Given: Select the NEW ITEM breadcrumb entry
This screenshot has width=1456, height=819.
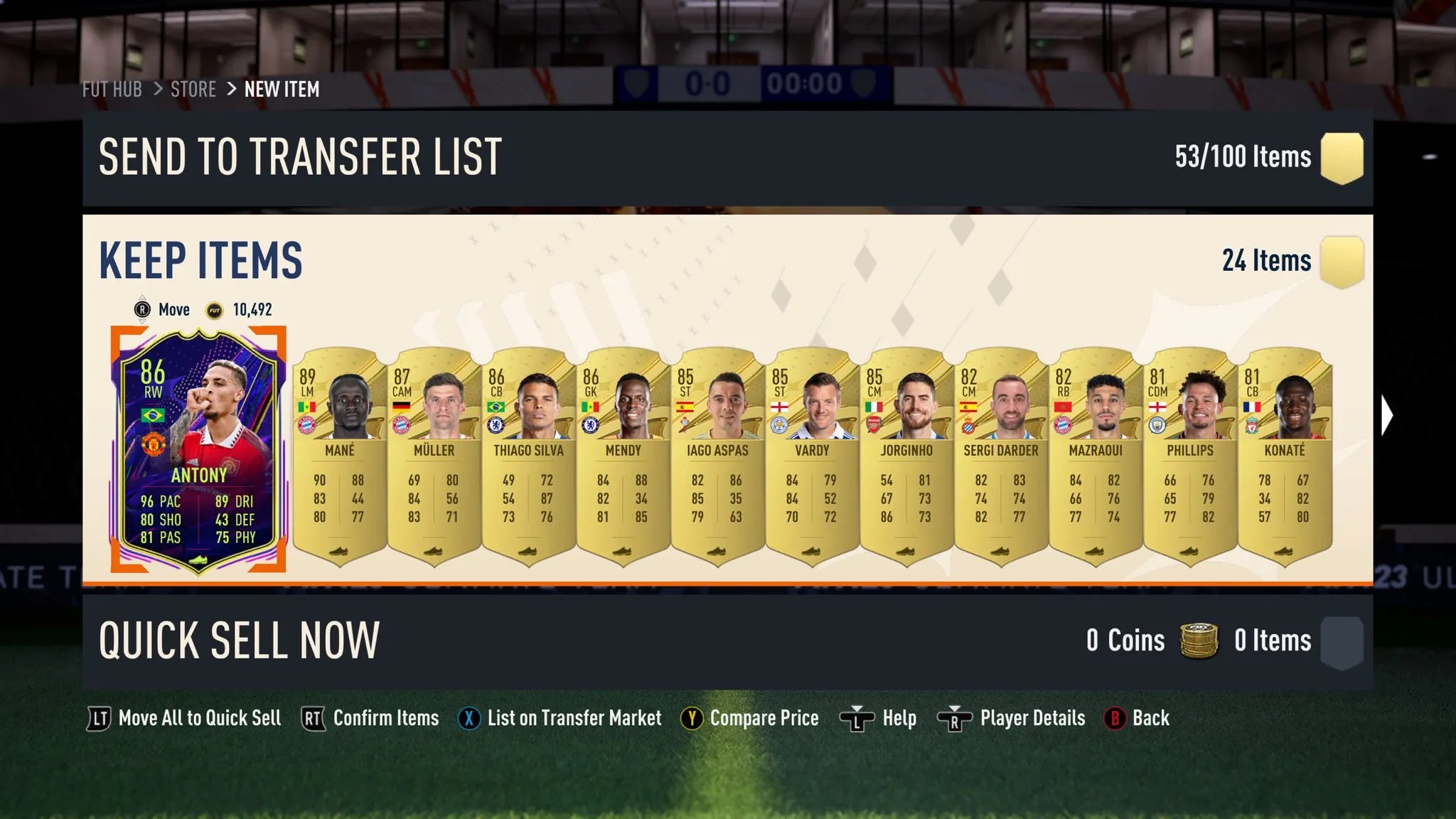Looking at the screenshot, I should [x=282, y=90].
